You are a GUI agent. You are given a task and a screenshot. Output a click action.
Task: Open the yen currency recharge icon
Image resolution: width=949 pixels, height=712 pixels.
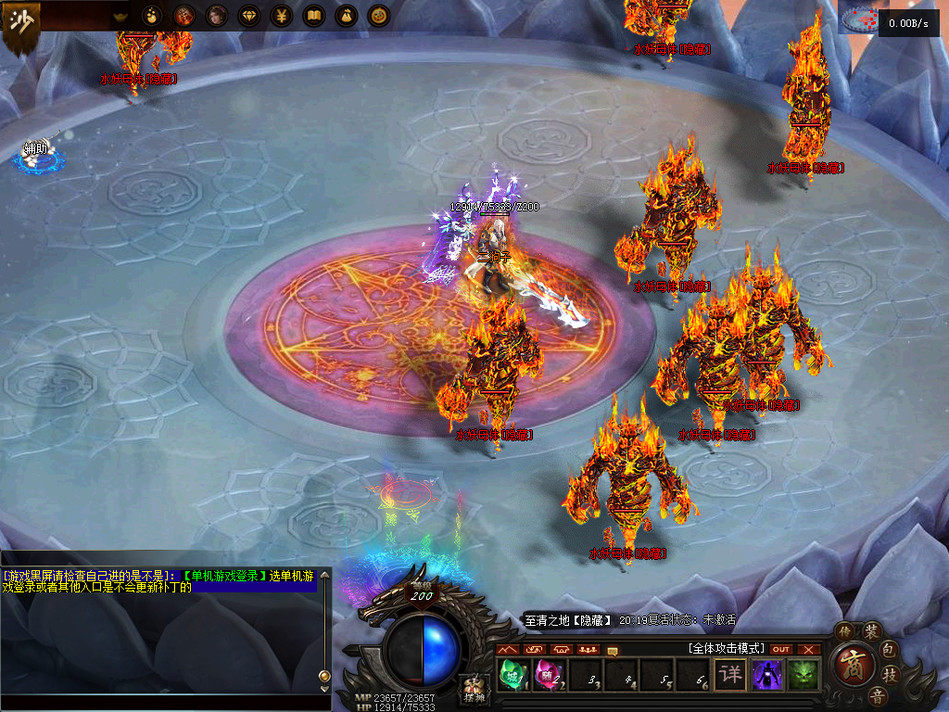click(282, 15)
